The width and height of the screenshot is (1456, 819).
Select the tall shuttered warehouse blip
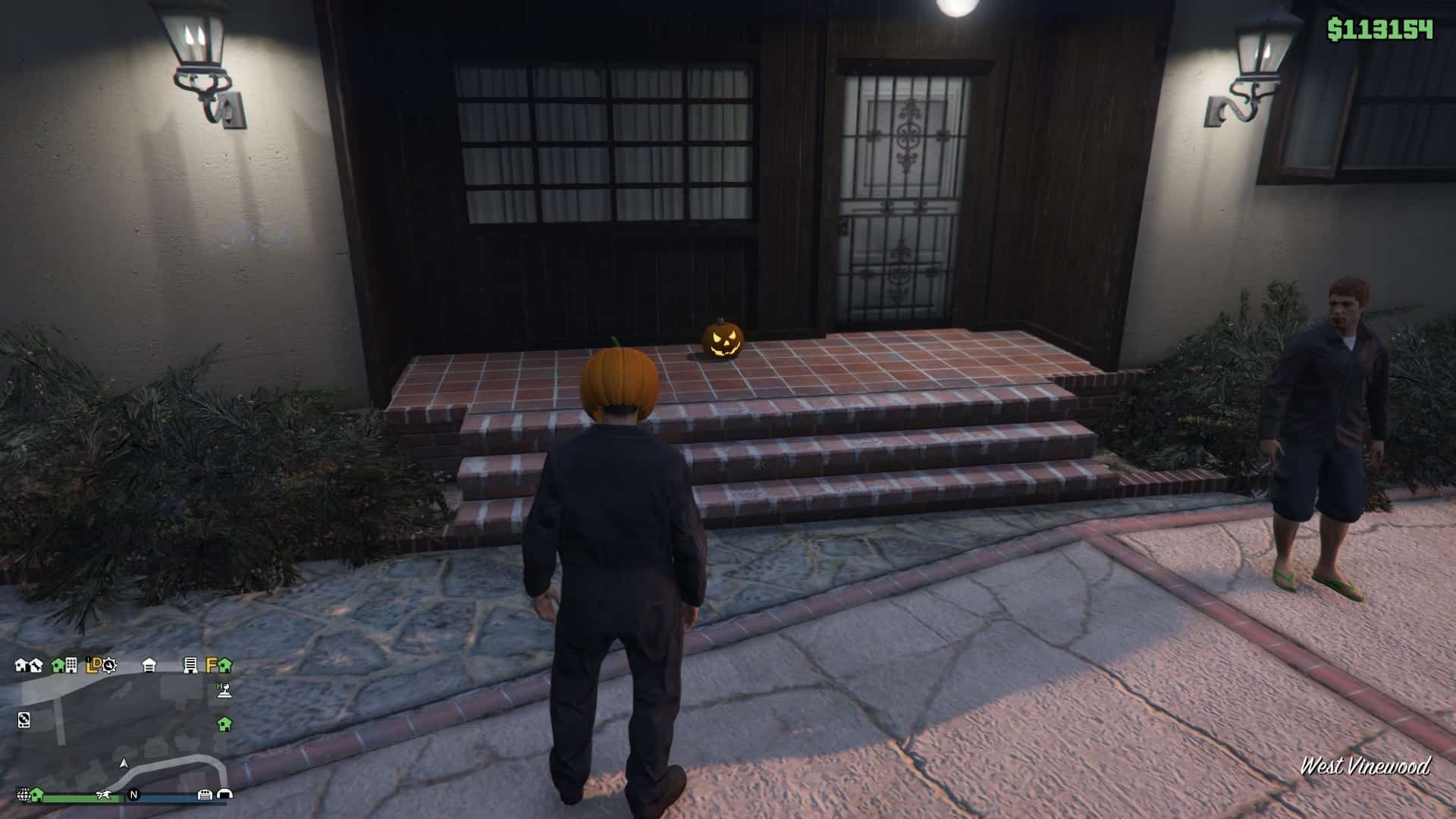coord(190,666)
